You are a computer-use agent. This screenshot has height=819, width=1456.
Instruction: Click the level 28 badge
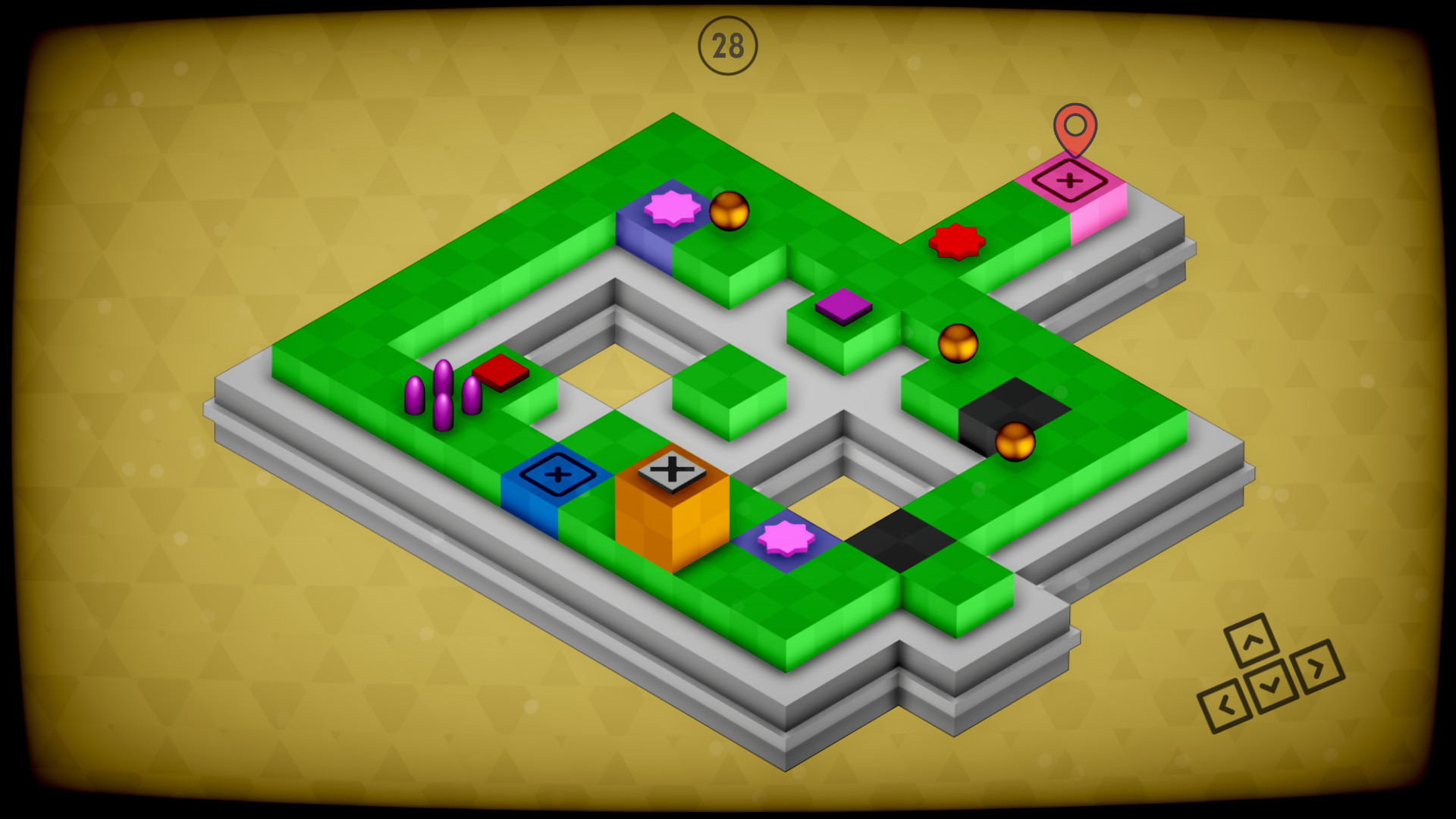(729, 46)
